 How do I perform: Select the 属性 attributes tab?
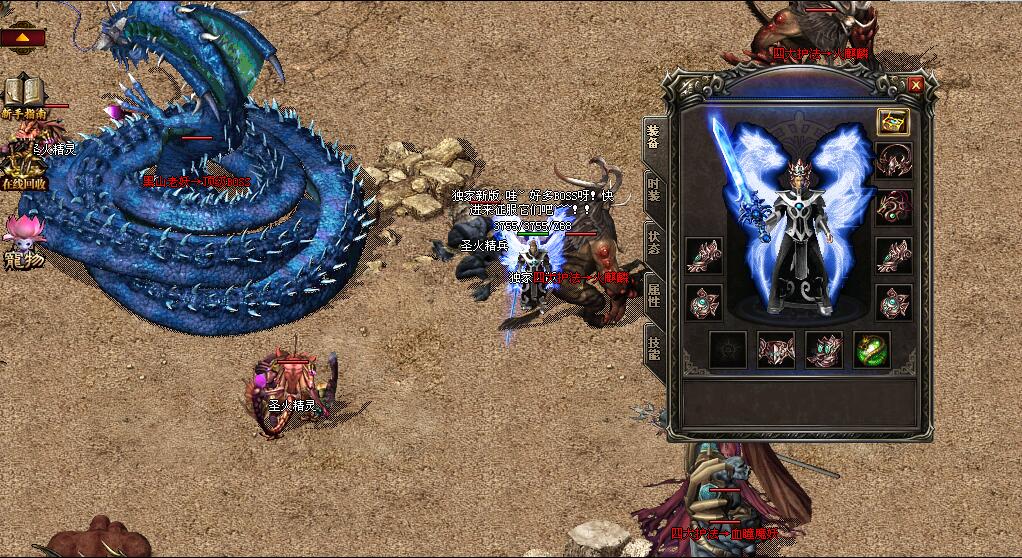click(653, 296)
